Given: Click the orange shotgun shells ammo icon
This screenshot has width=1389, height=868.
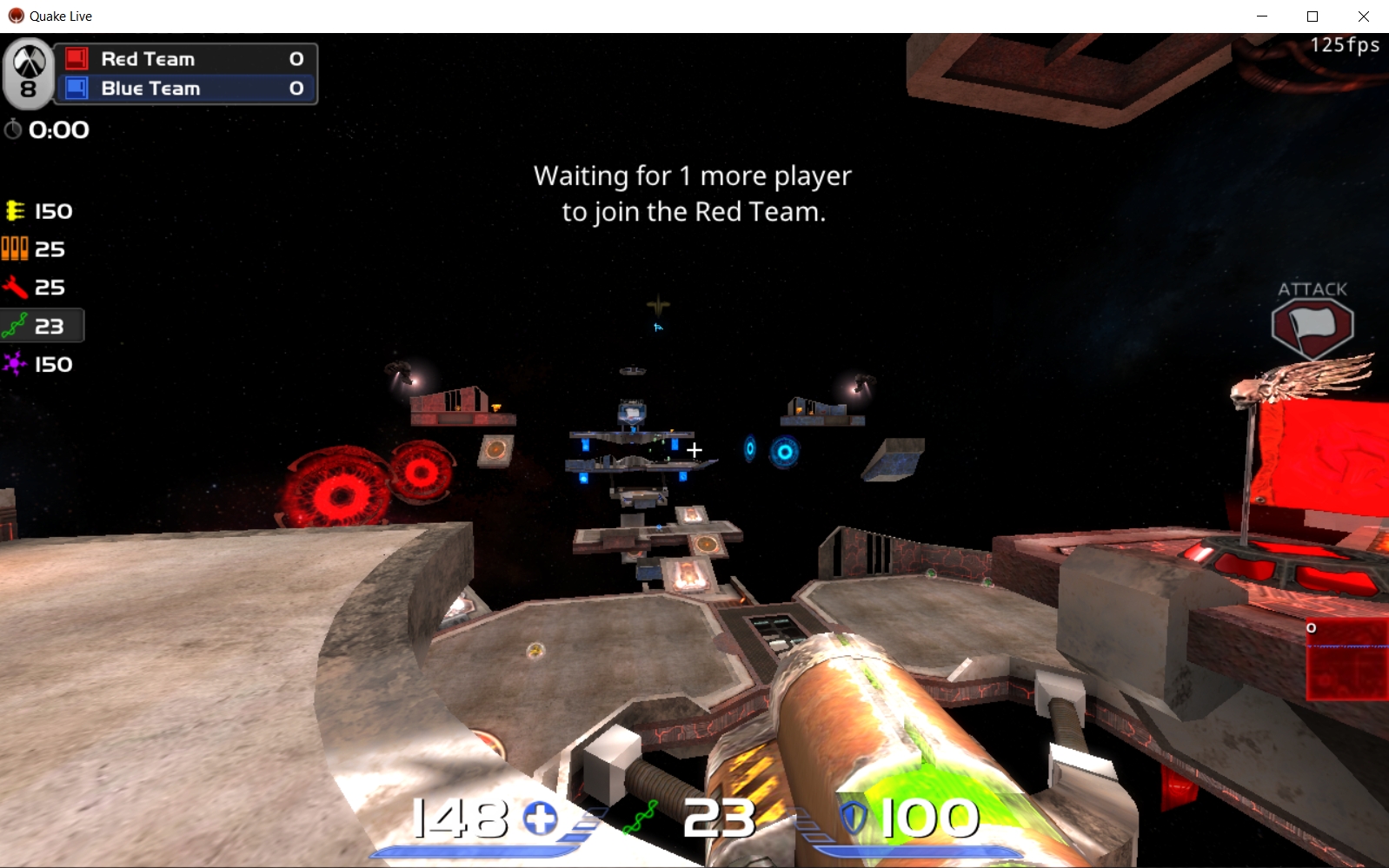Looking at the screenshot, I should pos(15,248).
